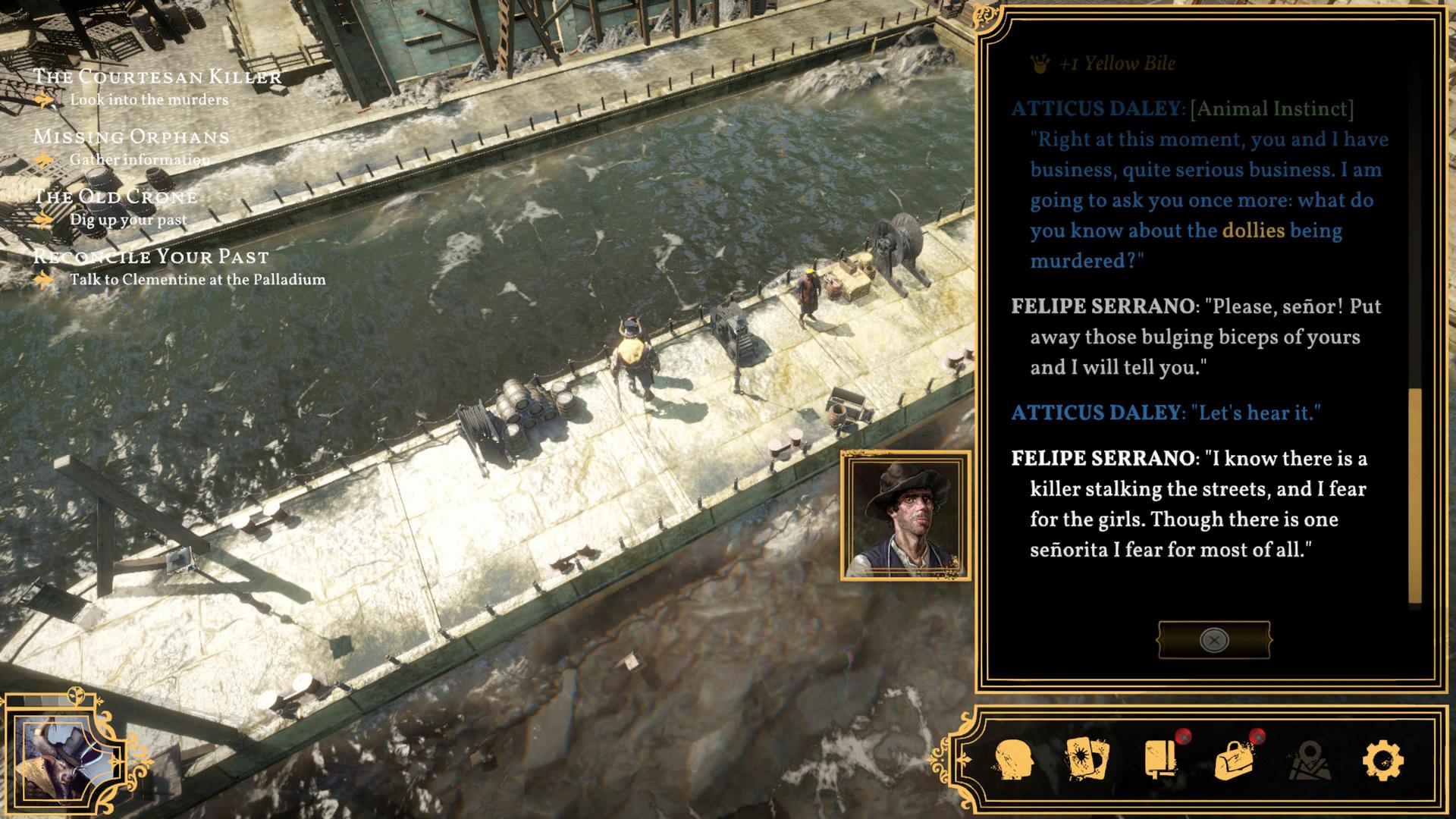The image size is (1456, 819).
Task: Open the inventory bag icon
Action: coord(1234,760)
